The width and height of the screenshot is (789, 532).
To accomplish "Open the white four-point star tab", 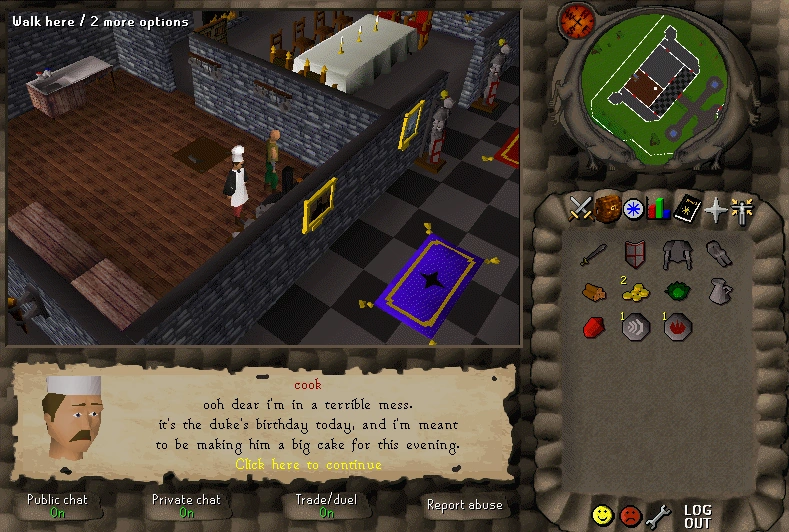I will tap(713, 209).
